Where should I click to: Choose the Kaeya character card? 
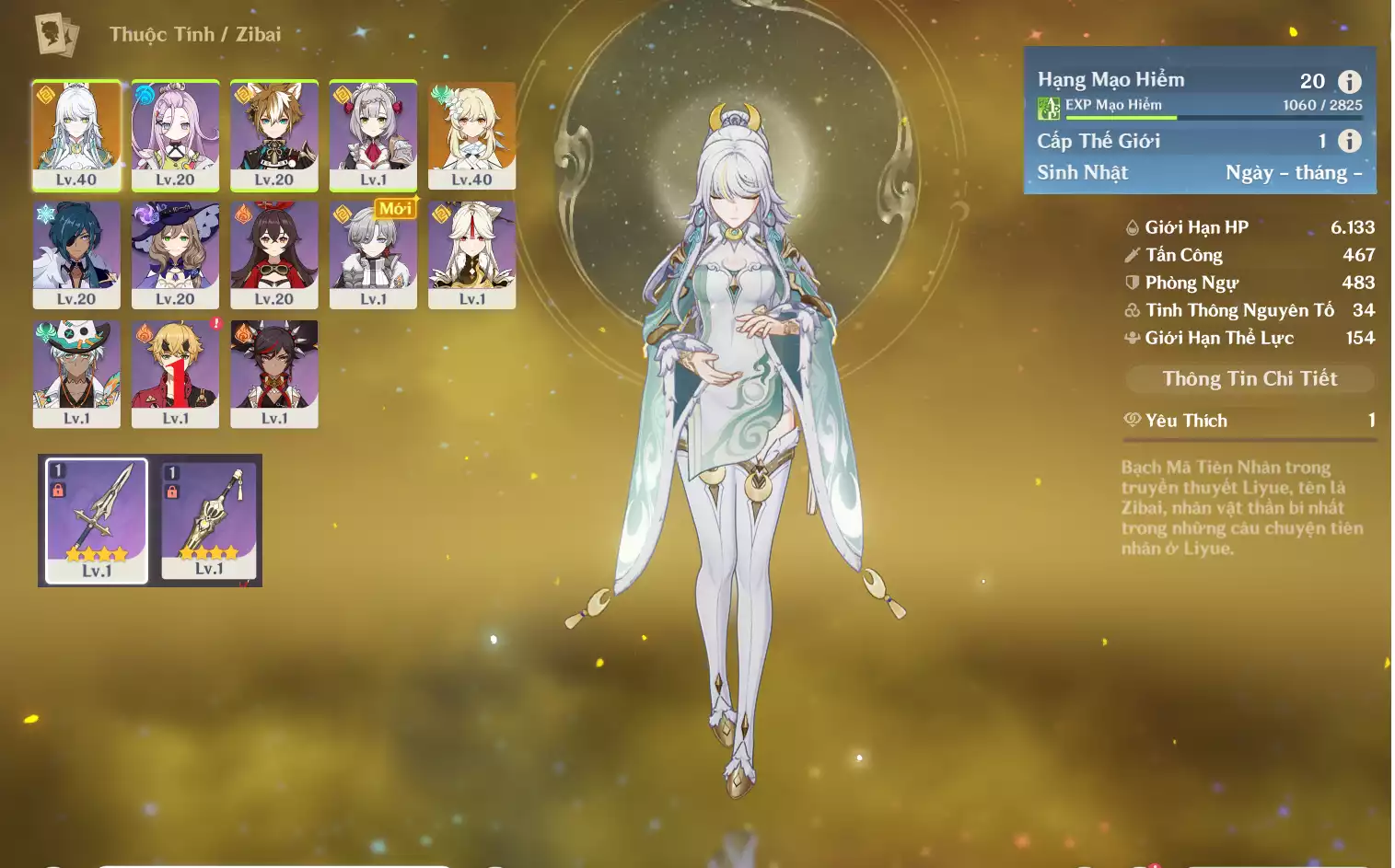click(x=76, y=254)
